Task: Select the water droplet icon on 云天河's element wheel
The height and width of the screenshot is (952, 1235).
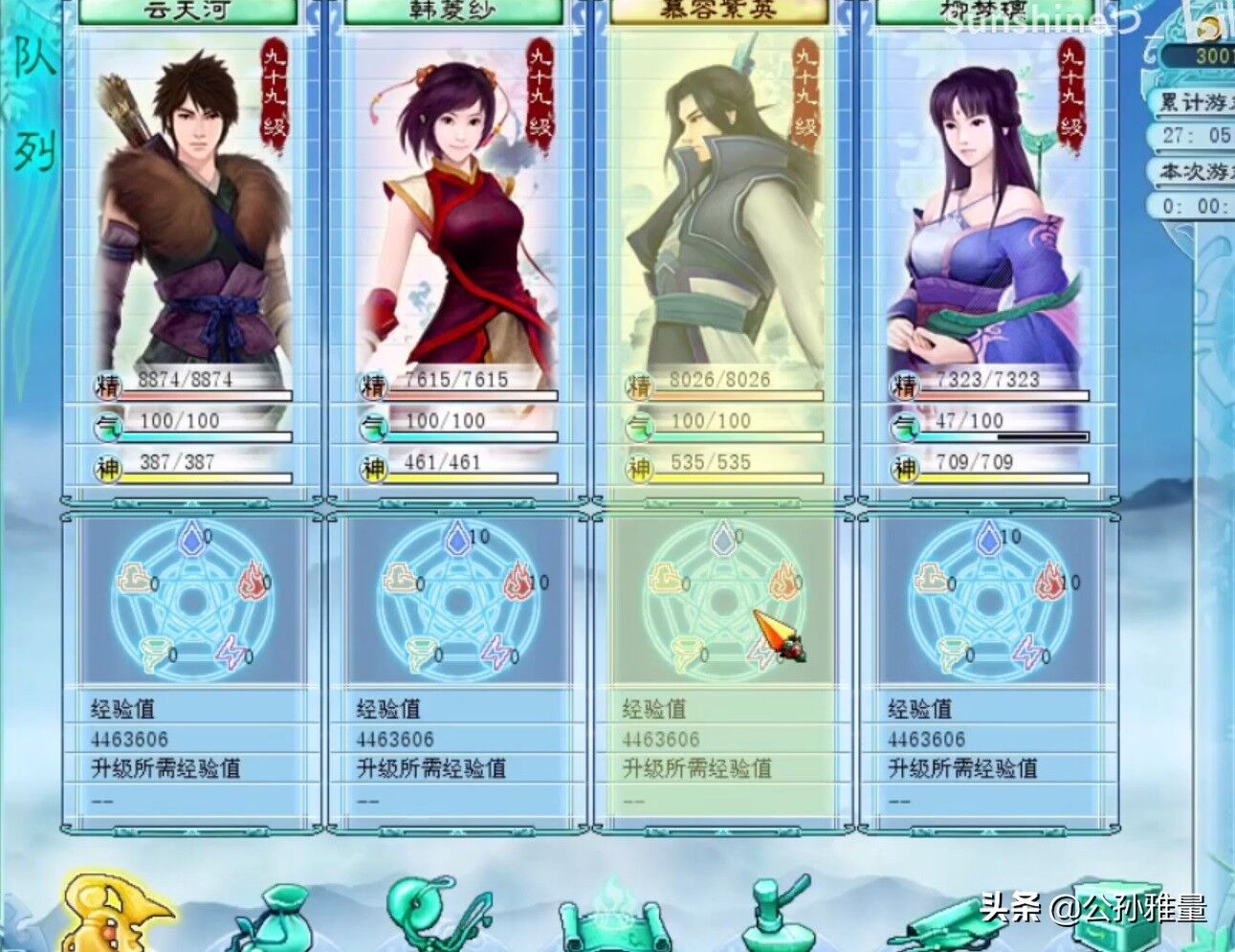Action: pyautogui.click(x=194, y=539)
